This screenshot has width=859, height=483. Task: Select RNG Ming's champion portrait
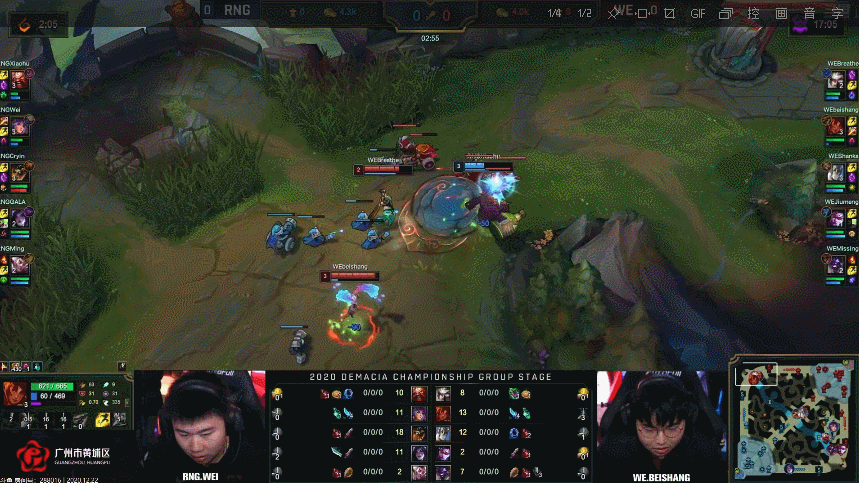19,264
